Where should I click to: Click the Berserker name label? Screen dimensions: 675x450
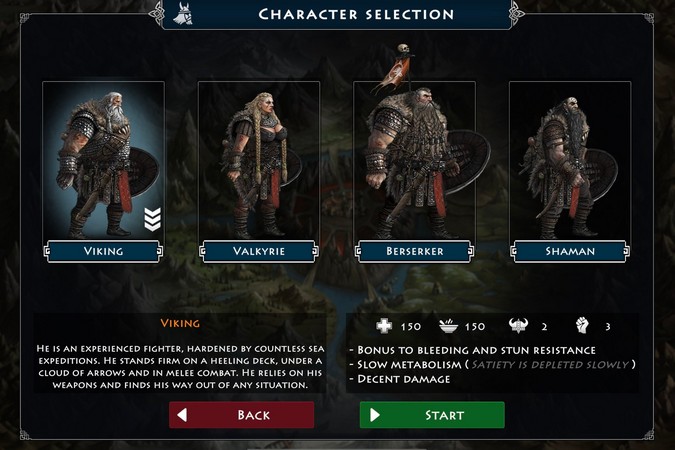tap(415, 251)
